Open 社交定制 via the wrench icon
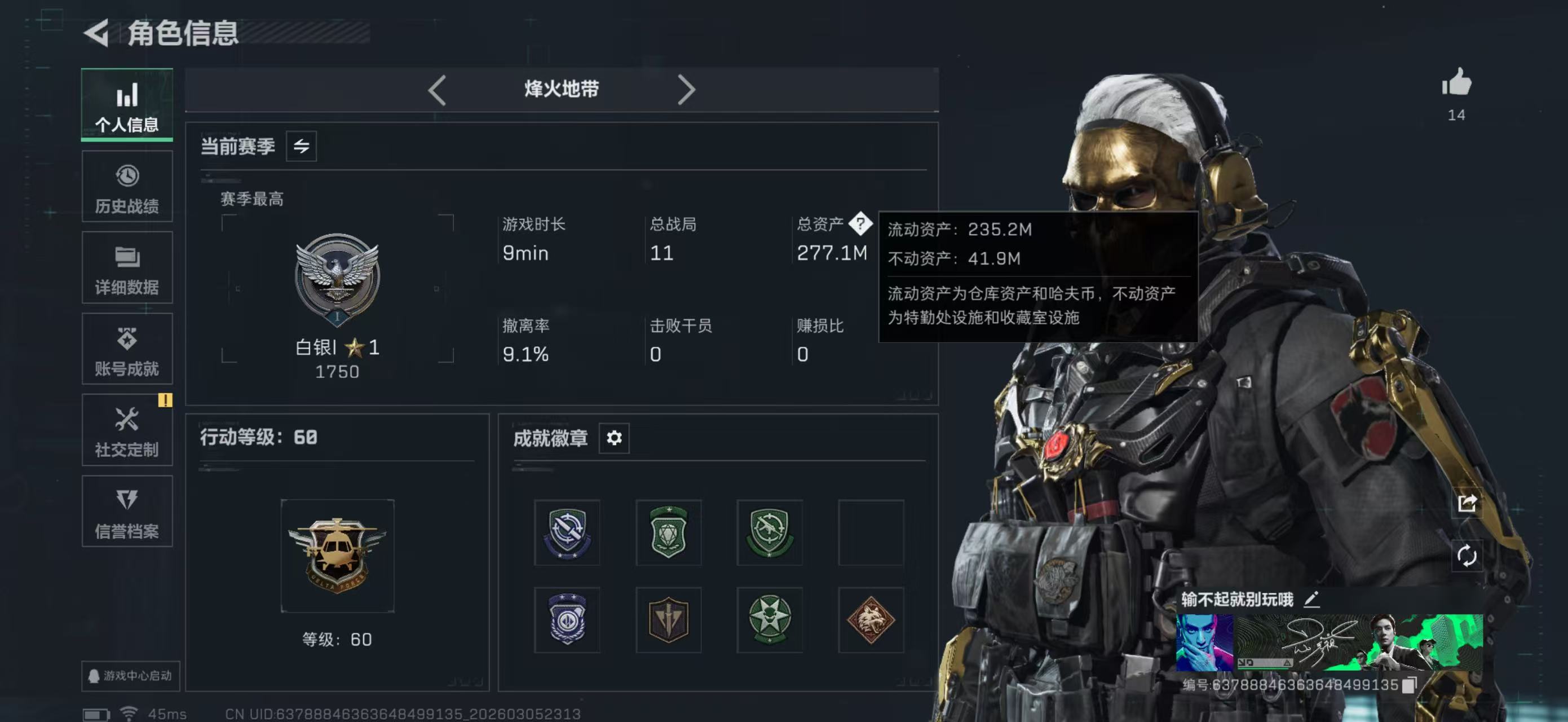The height and width of the screenshot is (722, 1568). point(127,430)
